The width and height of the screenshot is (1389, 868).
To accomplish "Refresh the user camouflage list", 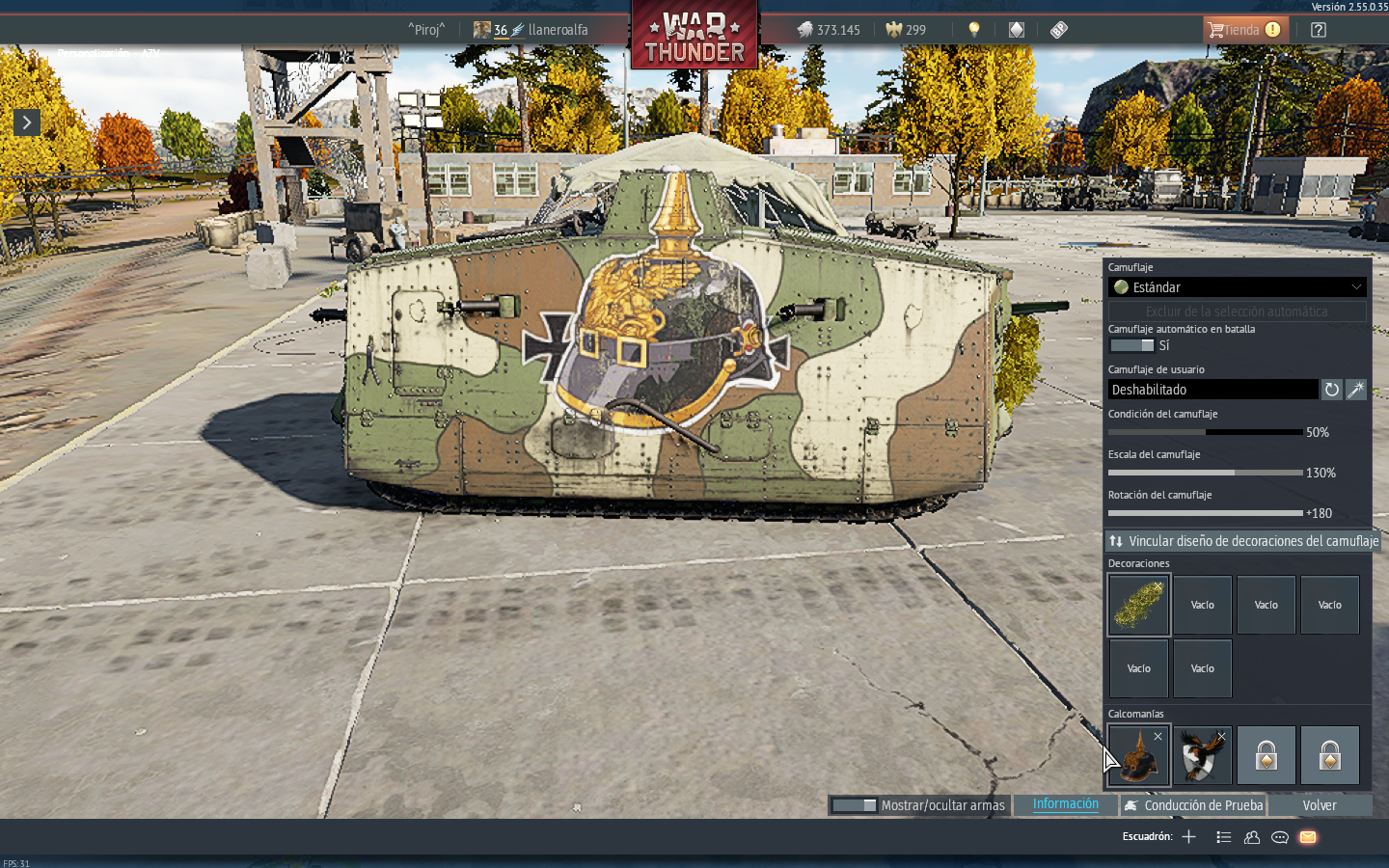I will click(1331, 390).
